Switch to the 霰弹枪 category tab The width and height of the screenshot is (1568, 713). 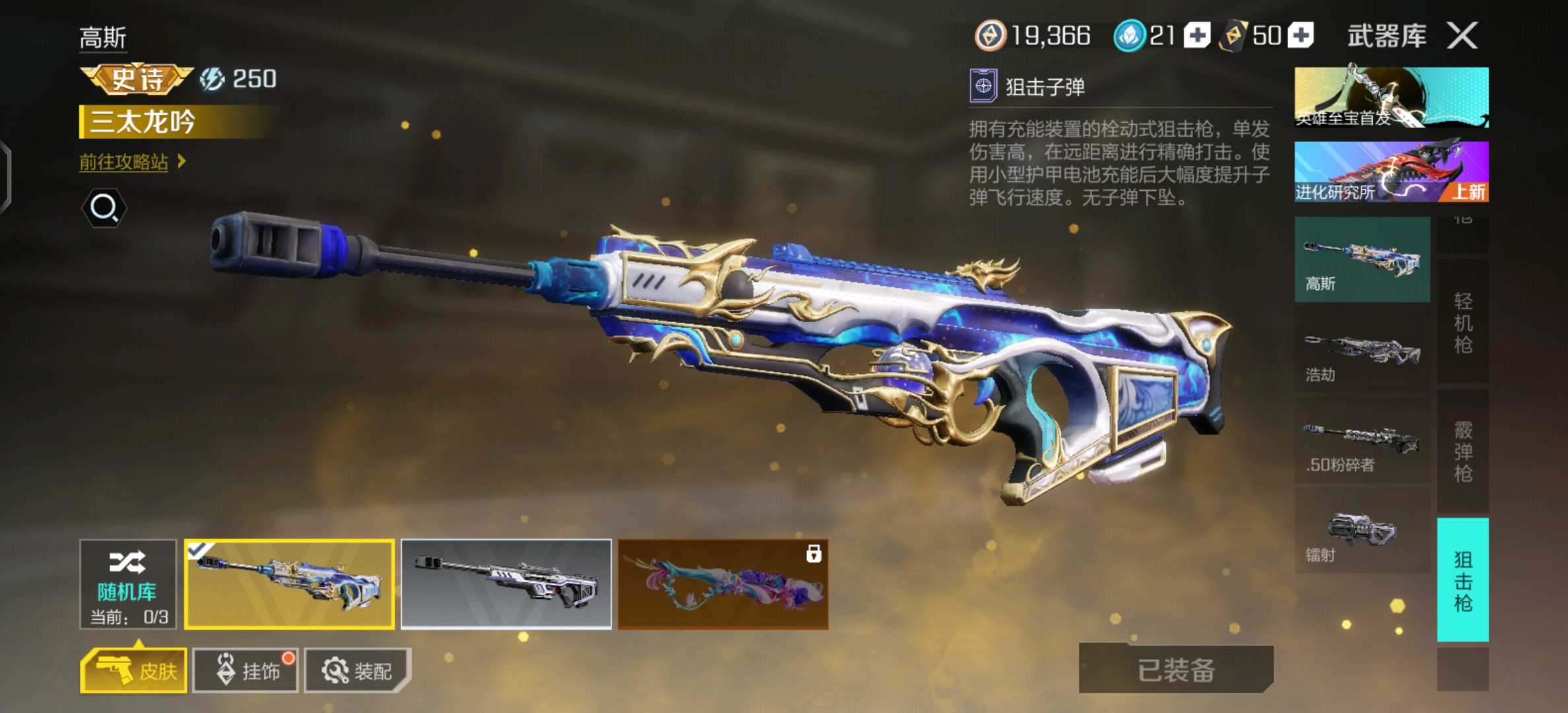tap(1462, 452)
